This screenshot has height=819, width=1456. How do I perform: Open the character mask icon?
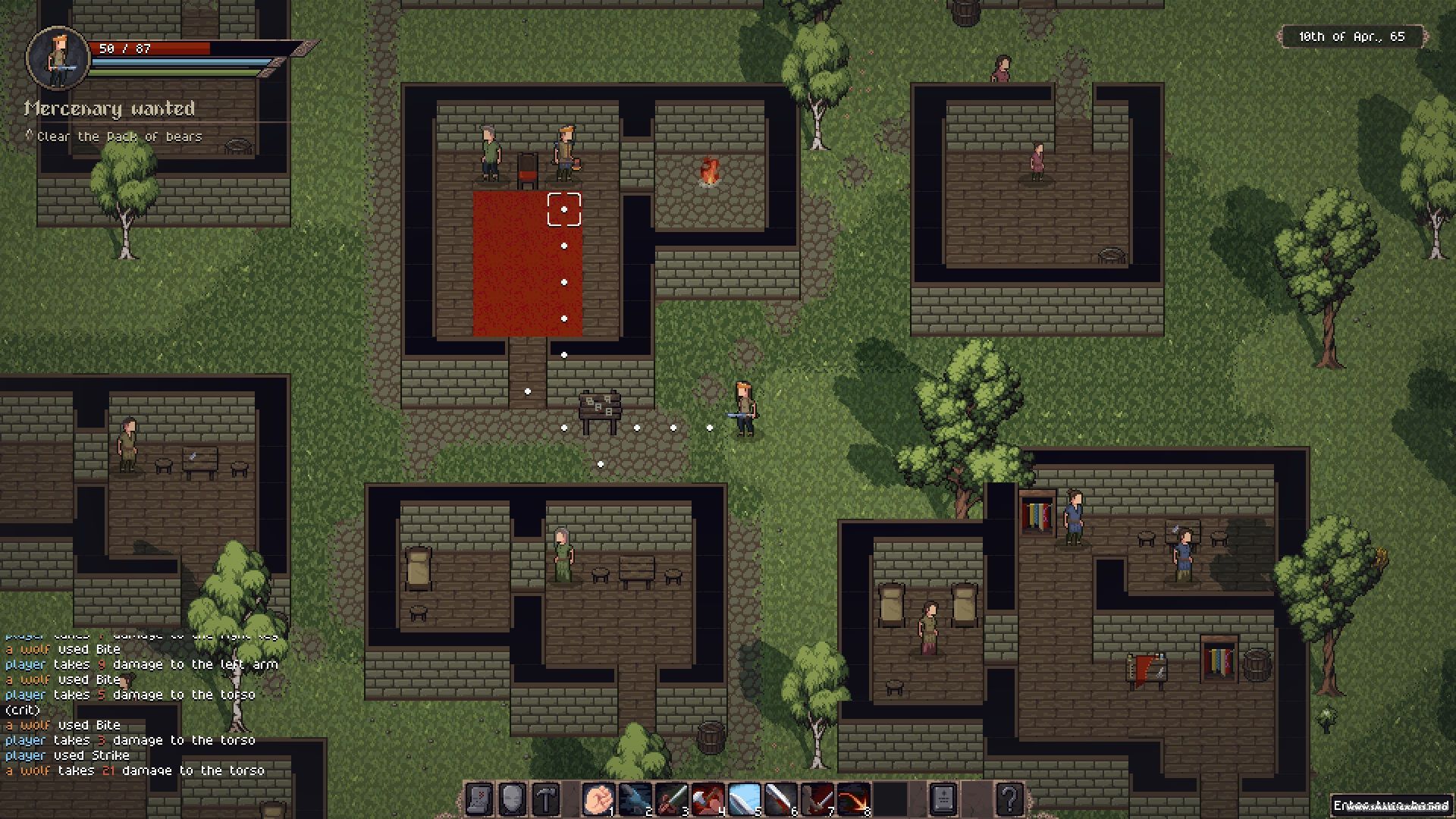tap(513, 799)
